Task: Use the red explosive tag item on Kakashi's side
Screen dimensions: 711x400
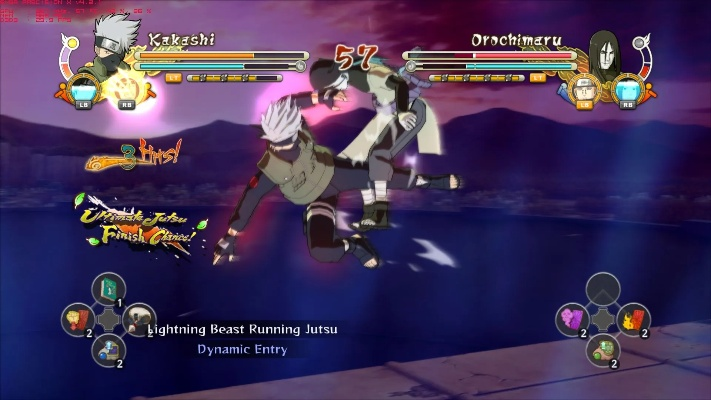Action: (x=78, y=320)
